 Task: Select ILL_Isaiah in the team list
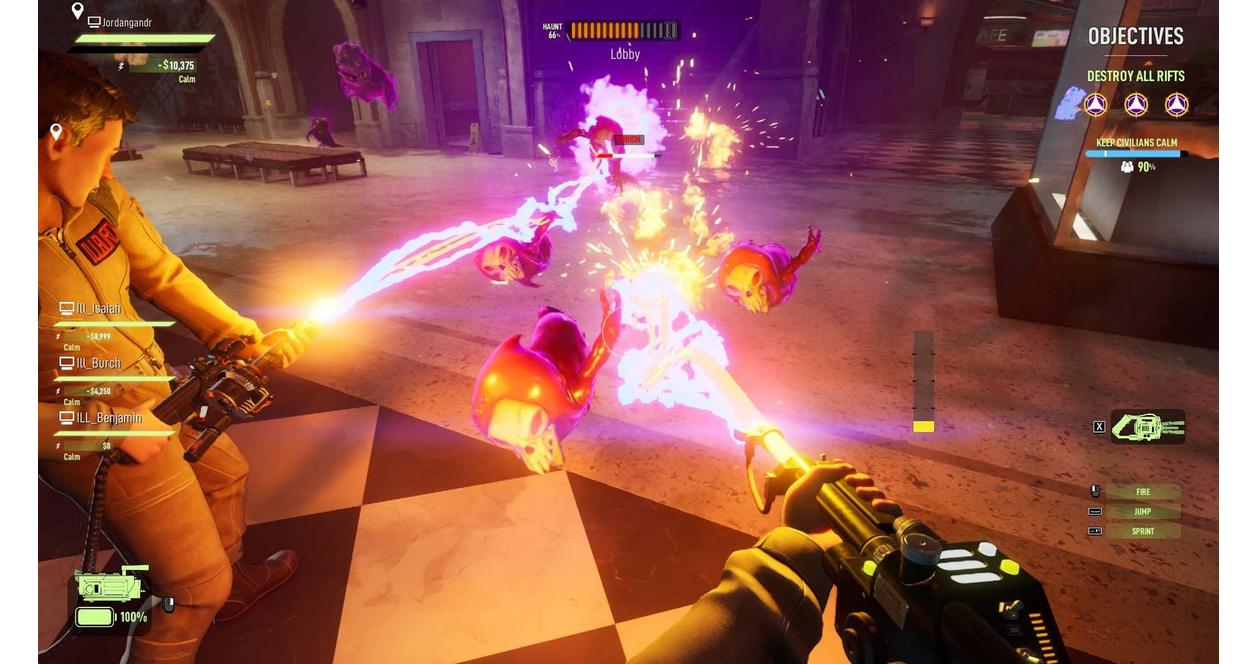[x=98, y=309]
